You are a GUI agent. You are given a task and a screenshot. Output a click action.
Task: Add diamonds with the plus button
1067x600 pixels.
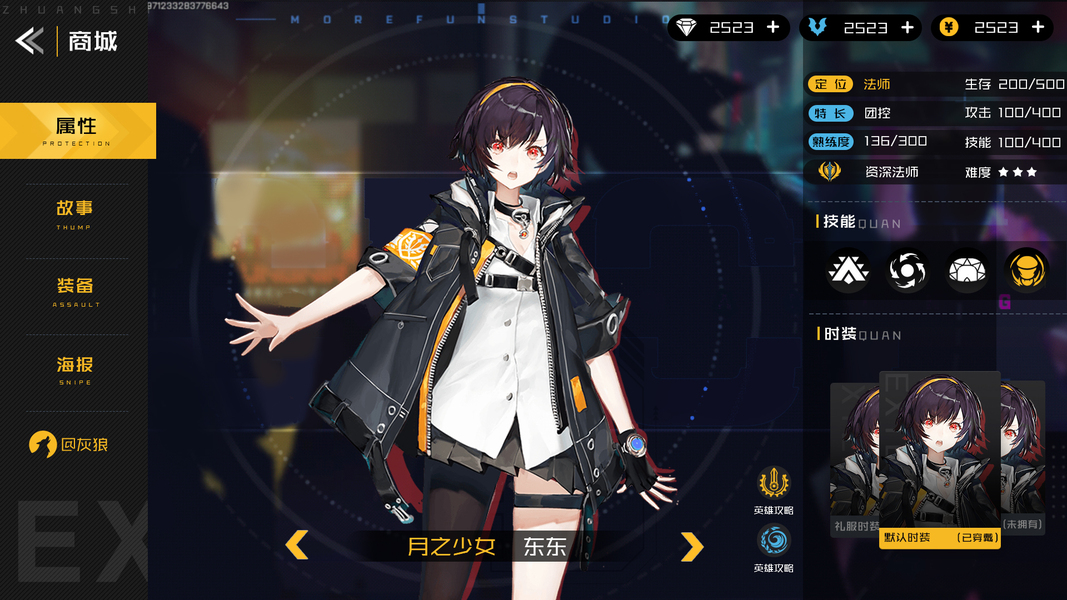(x=772, y=28)
